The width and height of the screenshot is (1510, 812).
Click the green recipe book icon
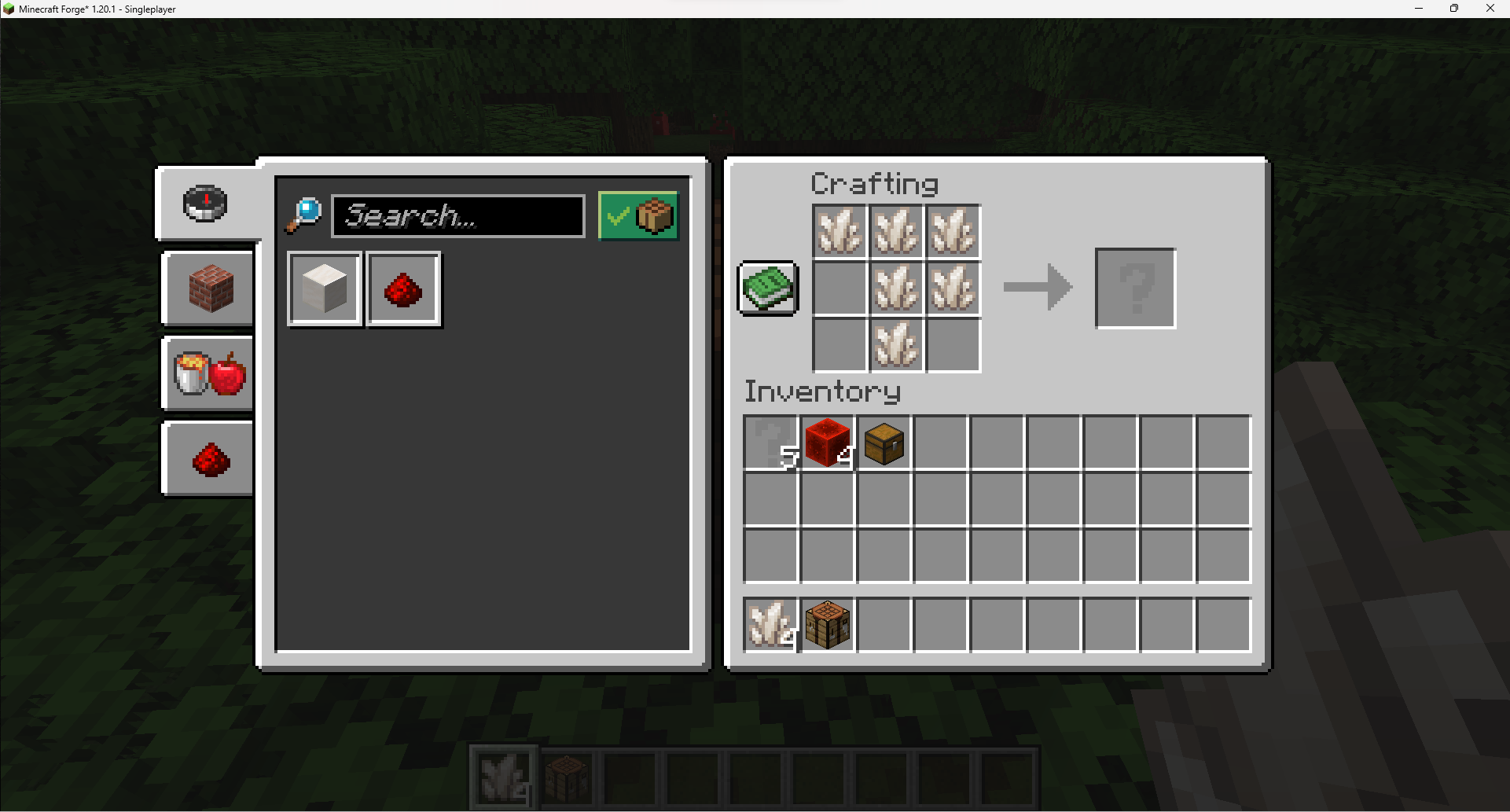pos(766,288)
